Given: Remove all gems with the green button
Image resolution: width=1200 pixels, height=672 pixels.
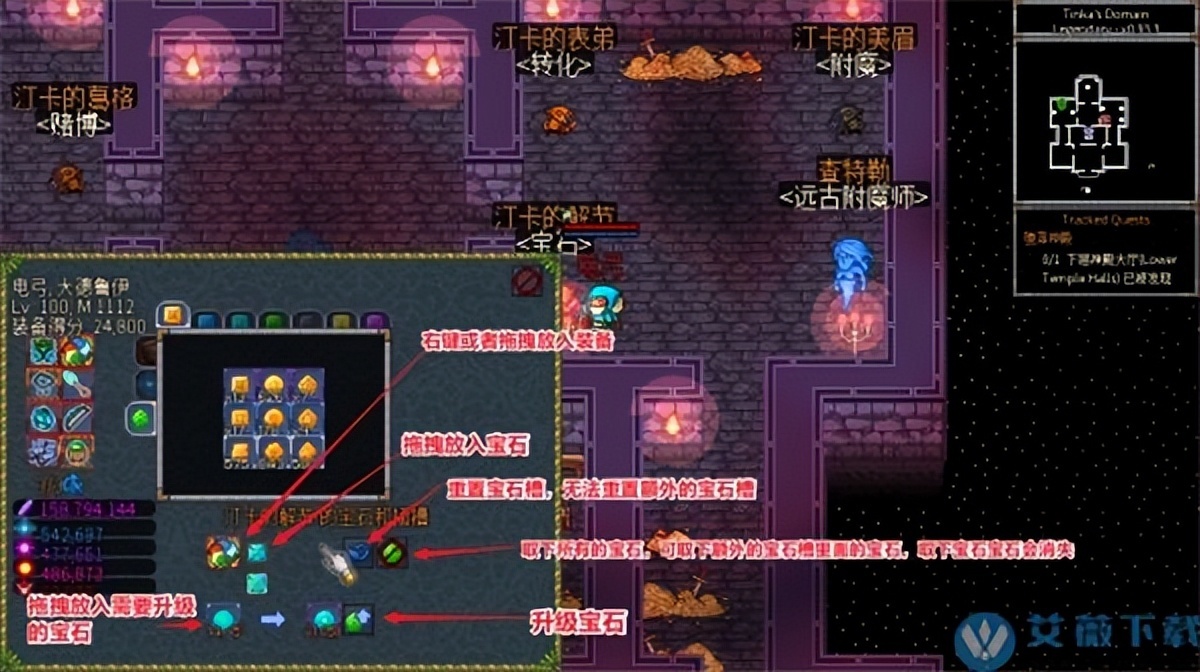Looking at the screenshot, I should pyautogui.click(x=391, y=551).
